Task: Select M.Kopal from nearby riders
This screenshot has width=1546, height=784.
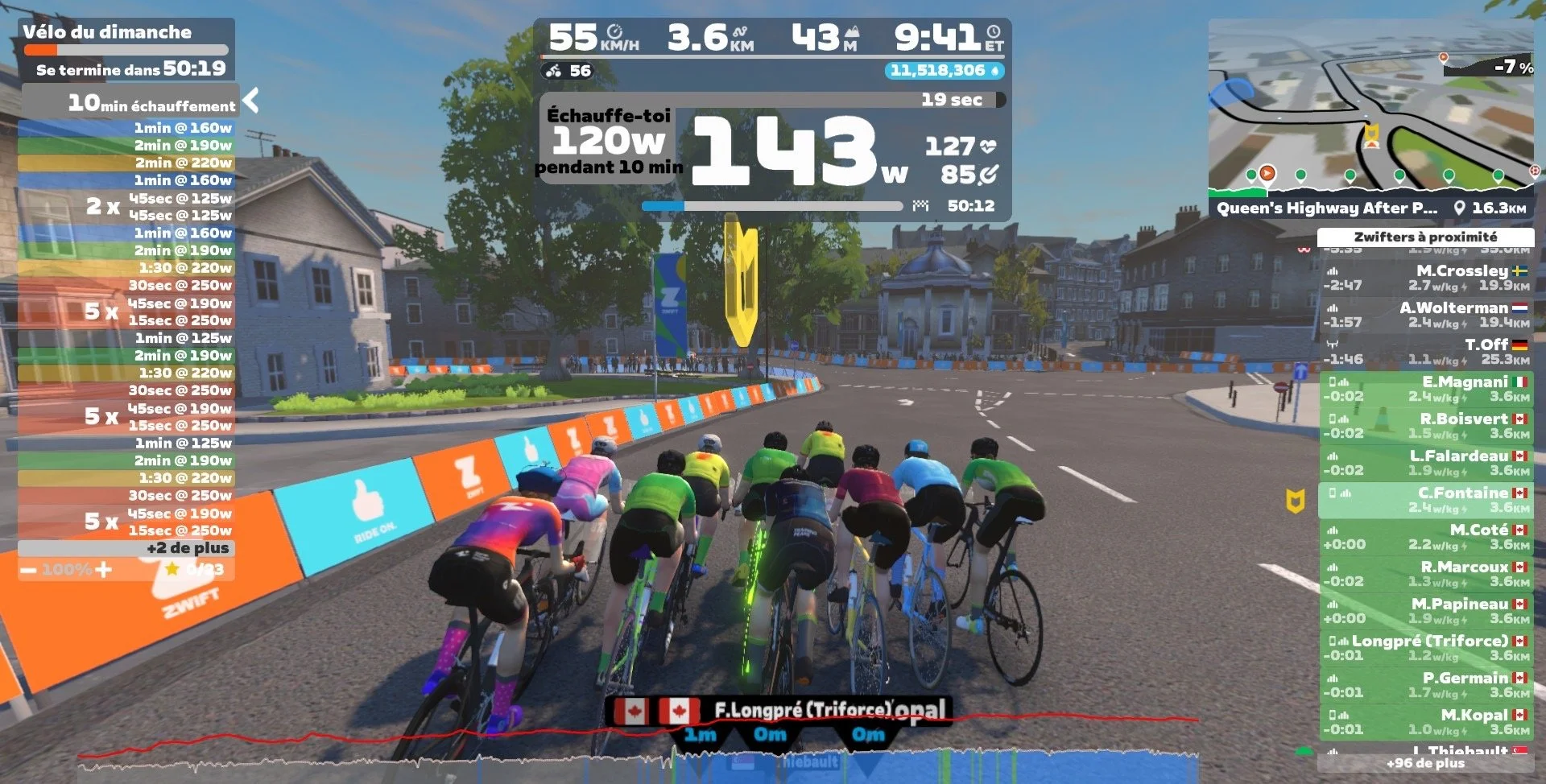Action: [1425, 722]
